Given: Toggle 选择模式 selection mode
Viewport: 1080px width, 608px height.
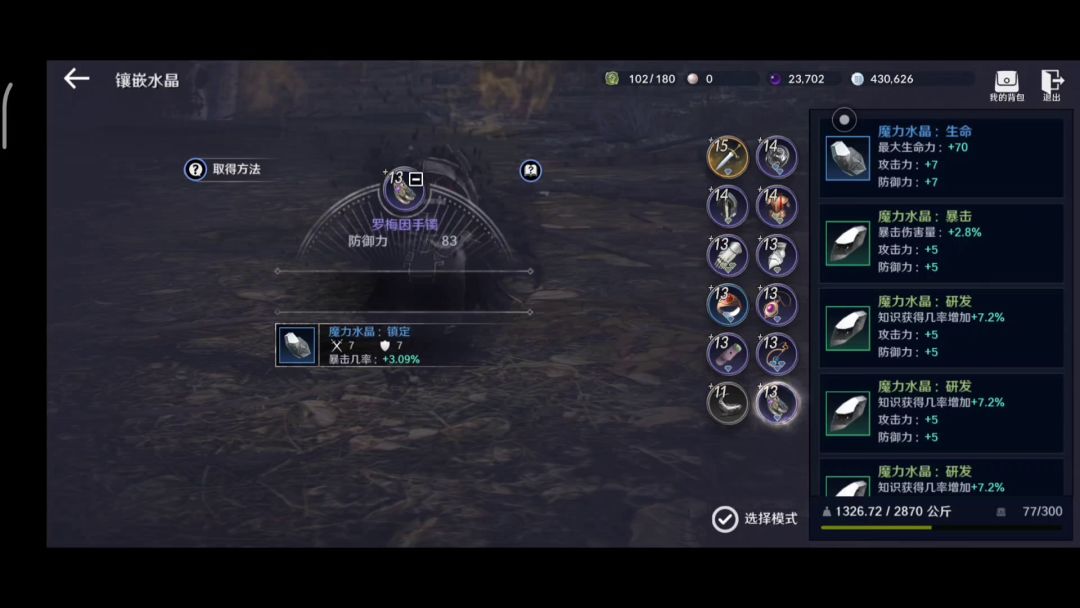Looking at the screenshot, I should click(755, 519).
